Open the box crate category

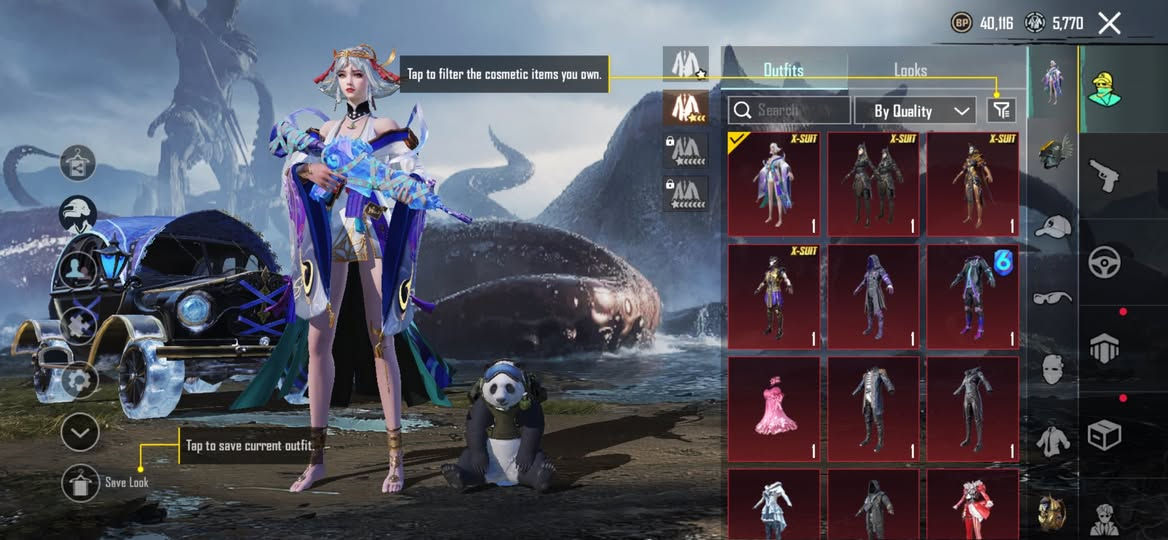point(1104,435)
